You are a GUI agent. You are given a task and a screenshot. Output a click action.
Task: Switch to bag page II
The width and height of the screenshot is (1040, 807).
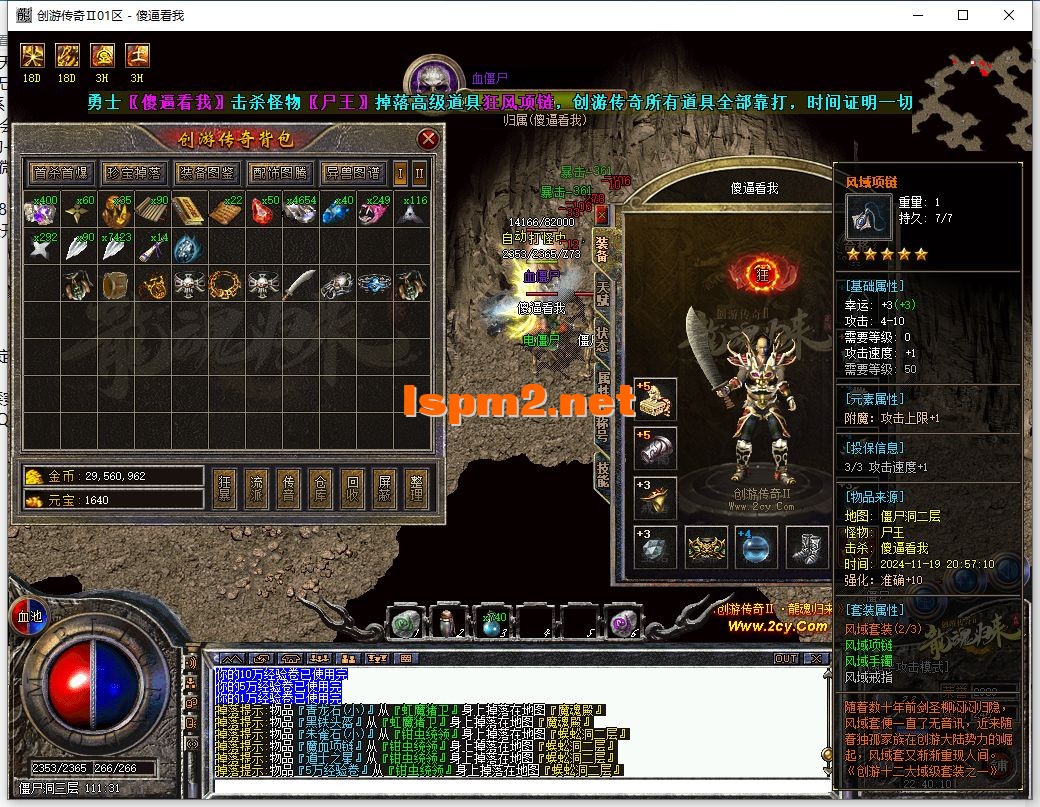tap(420, 173)
